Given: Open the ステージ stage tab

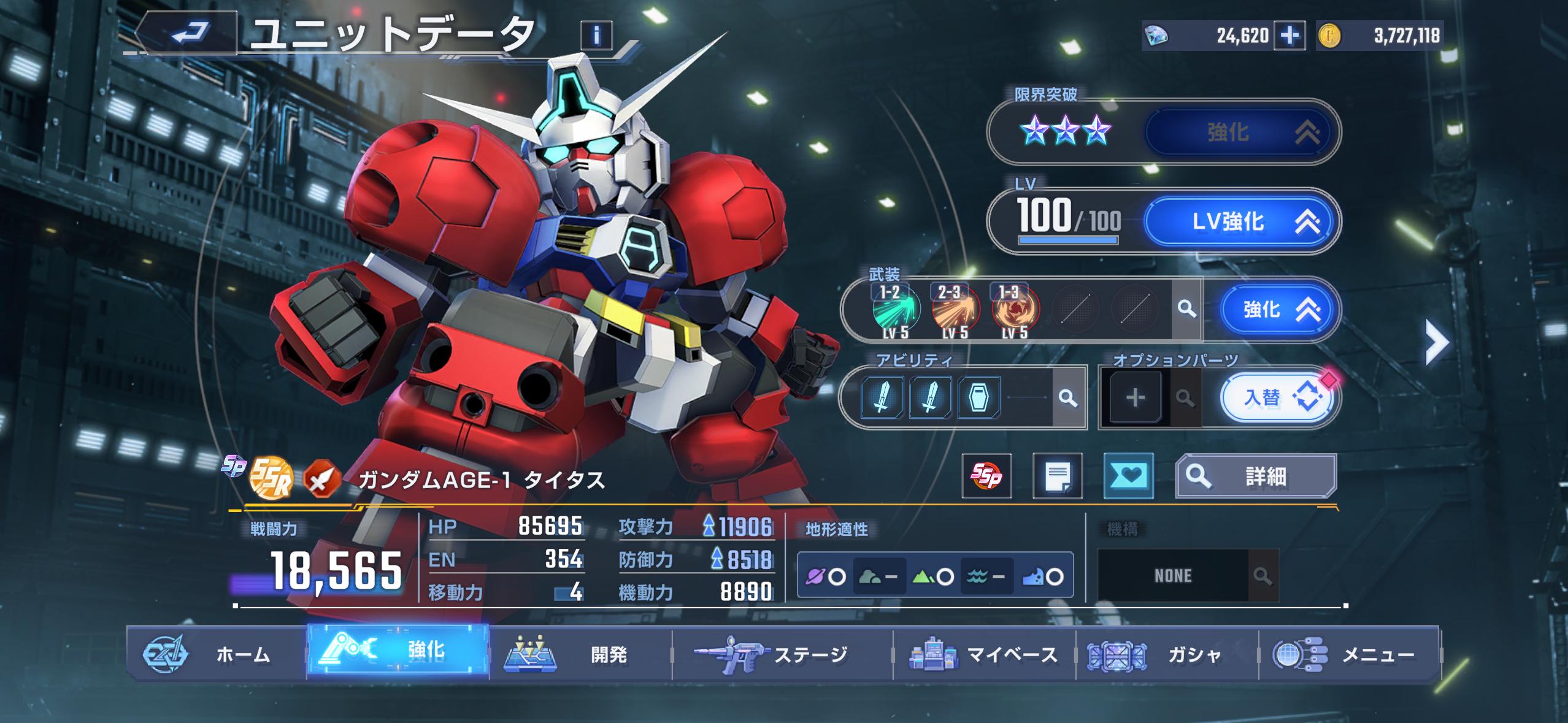Looking at the screenshot, I should pos(782,654).
